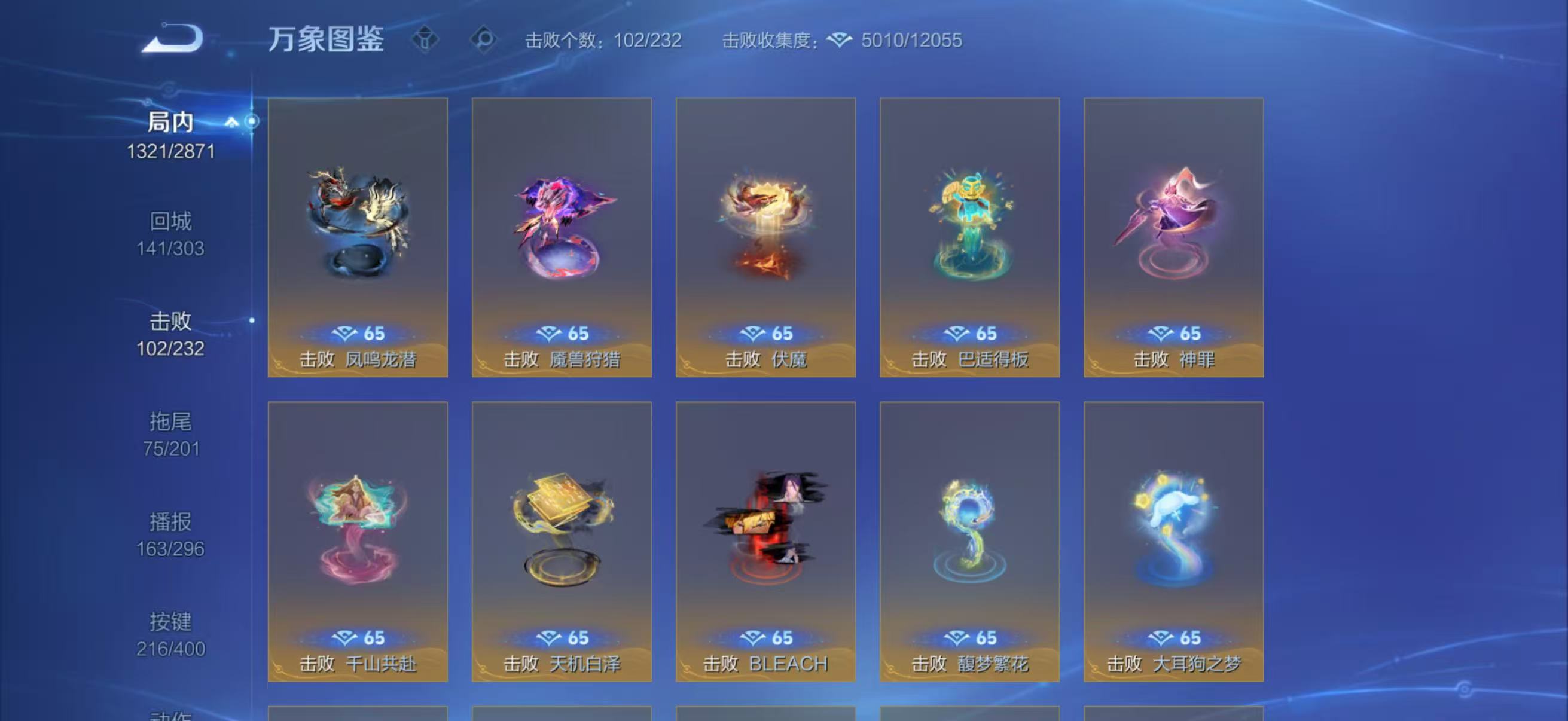Click the gem icon on 击败 BLEACH card
This screenshot has width=1568, height=721.
[753, 637]
